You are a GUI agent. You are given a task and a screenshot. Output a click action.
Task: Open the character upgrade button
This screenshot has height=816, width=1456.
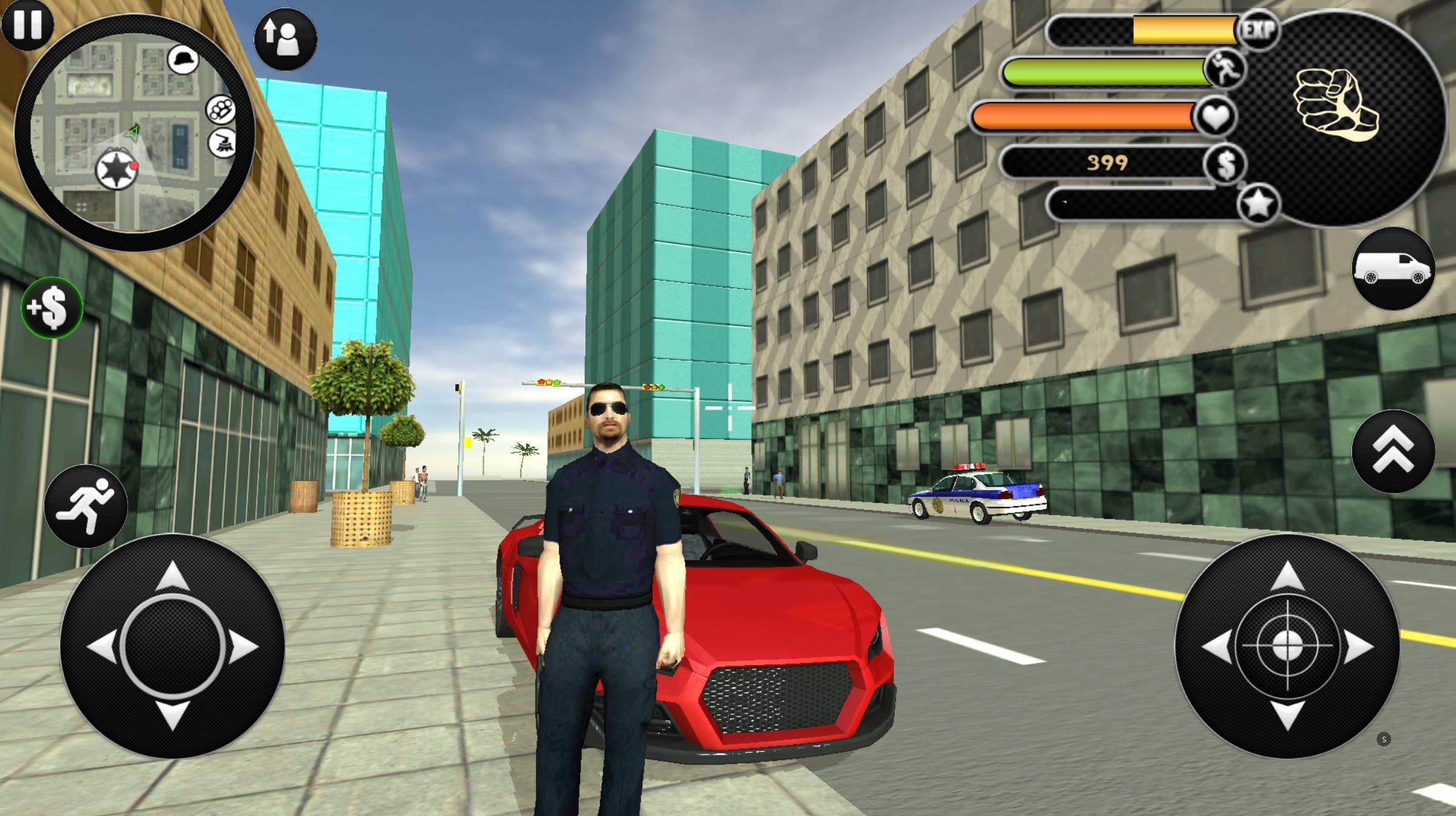pos(285,39)
